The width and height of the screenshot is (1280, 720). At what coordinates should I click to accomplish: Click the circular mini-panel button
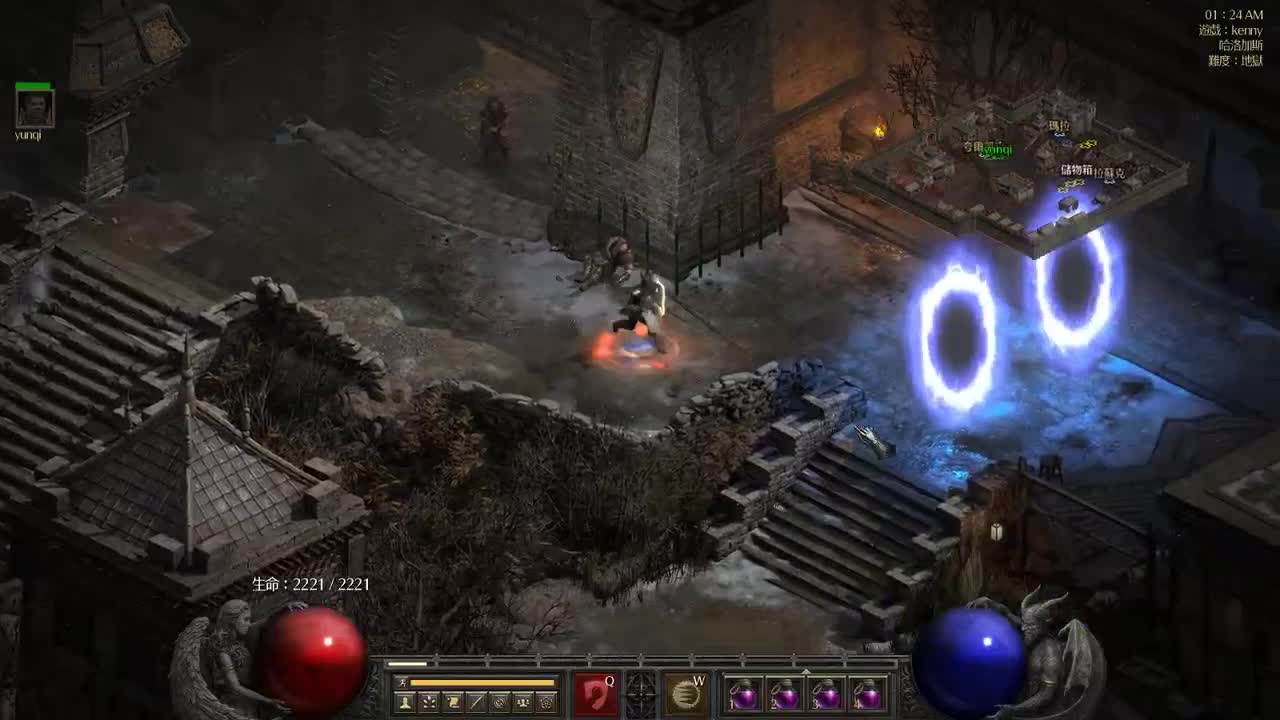[500, 703]
